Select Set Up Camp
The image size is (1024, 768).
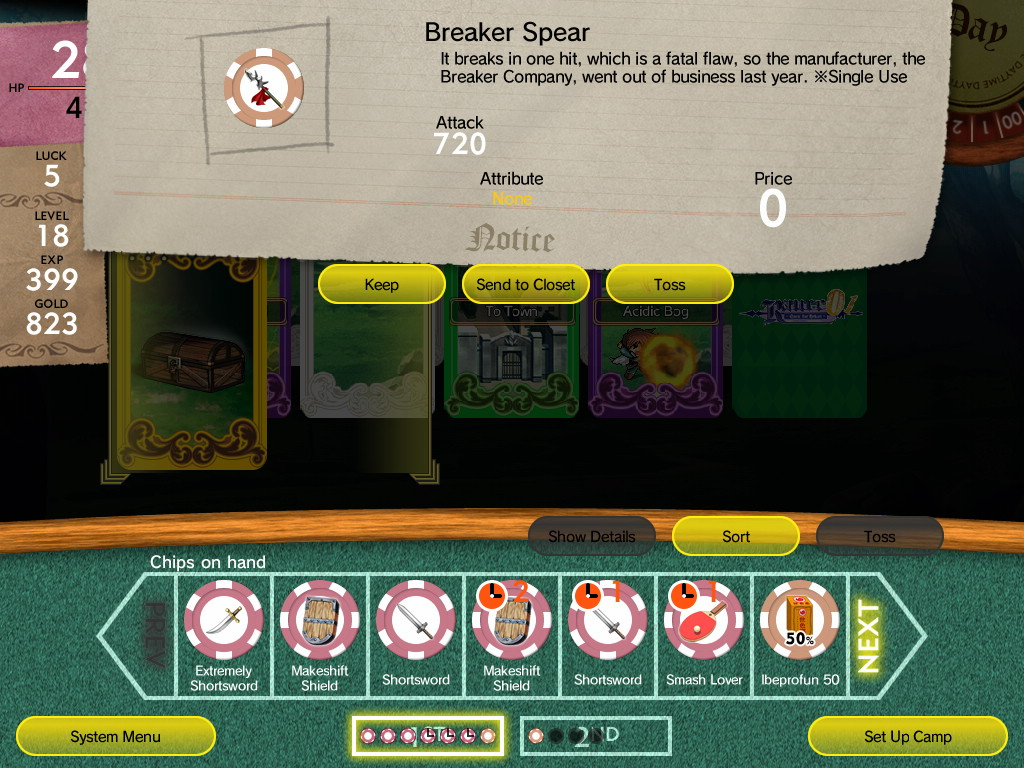[x=907, y=737]
